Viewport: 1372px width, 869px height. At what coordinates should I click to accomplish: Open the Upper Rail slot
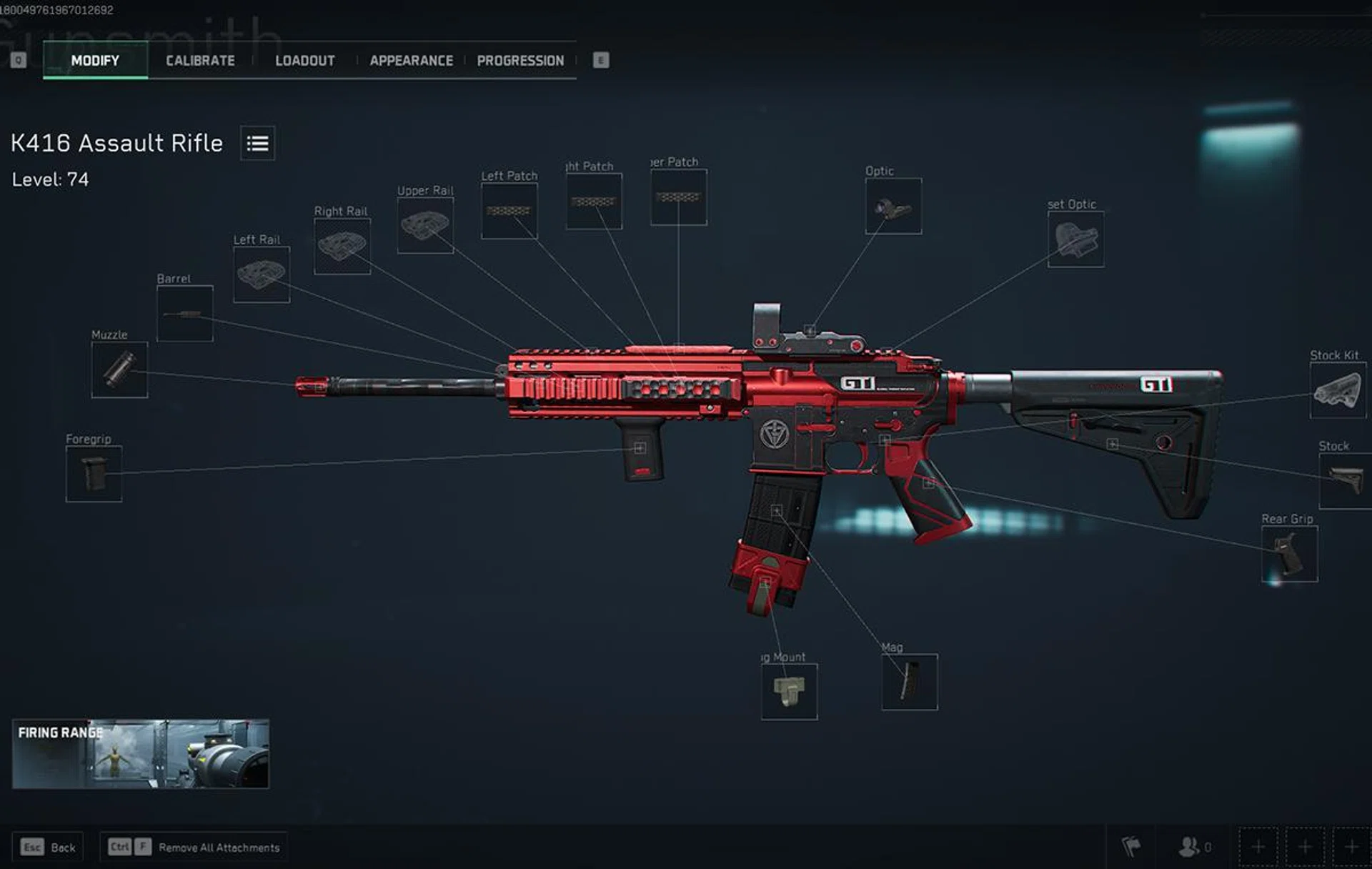click(425, 224)
